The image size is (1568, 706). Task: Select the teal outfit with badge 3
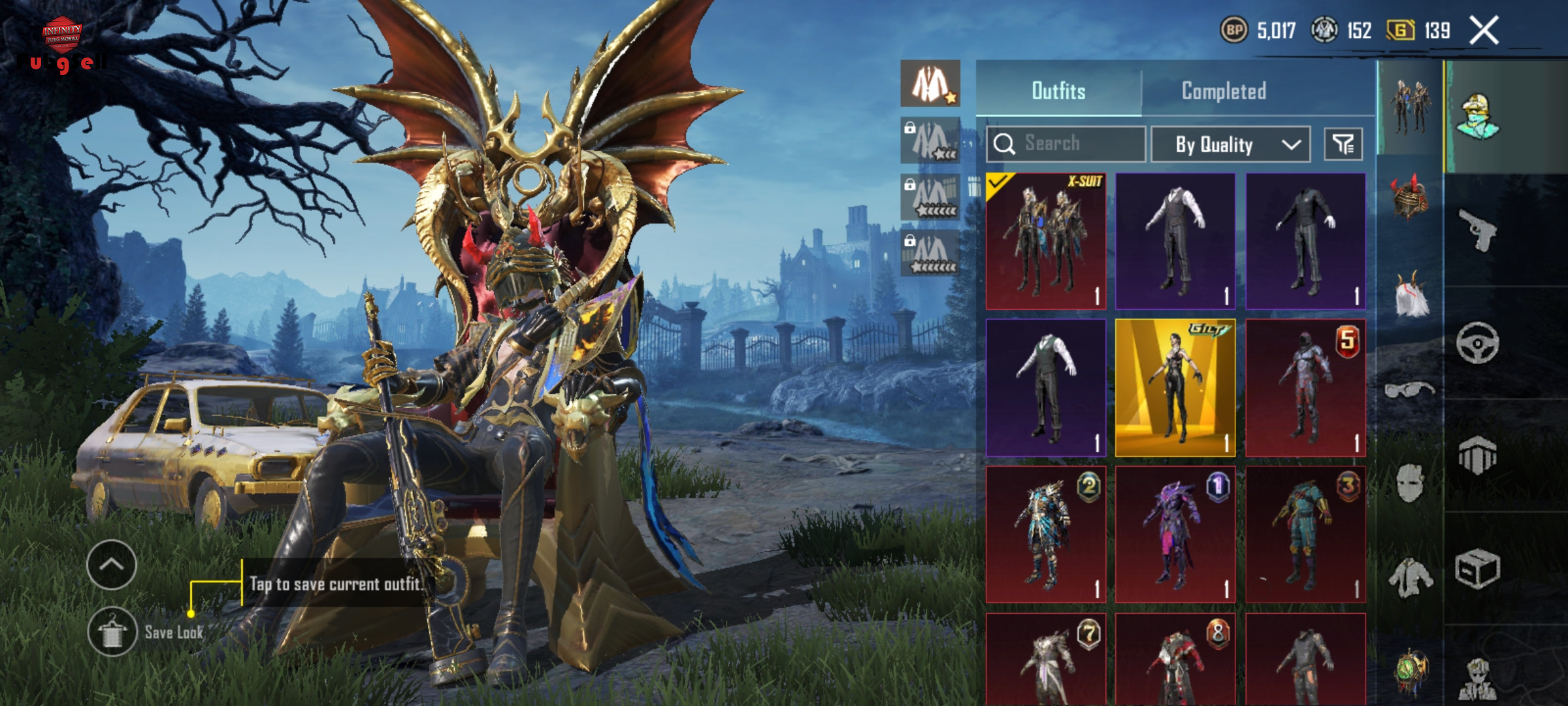(x=1305, y=534)
